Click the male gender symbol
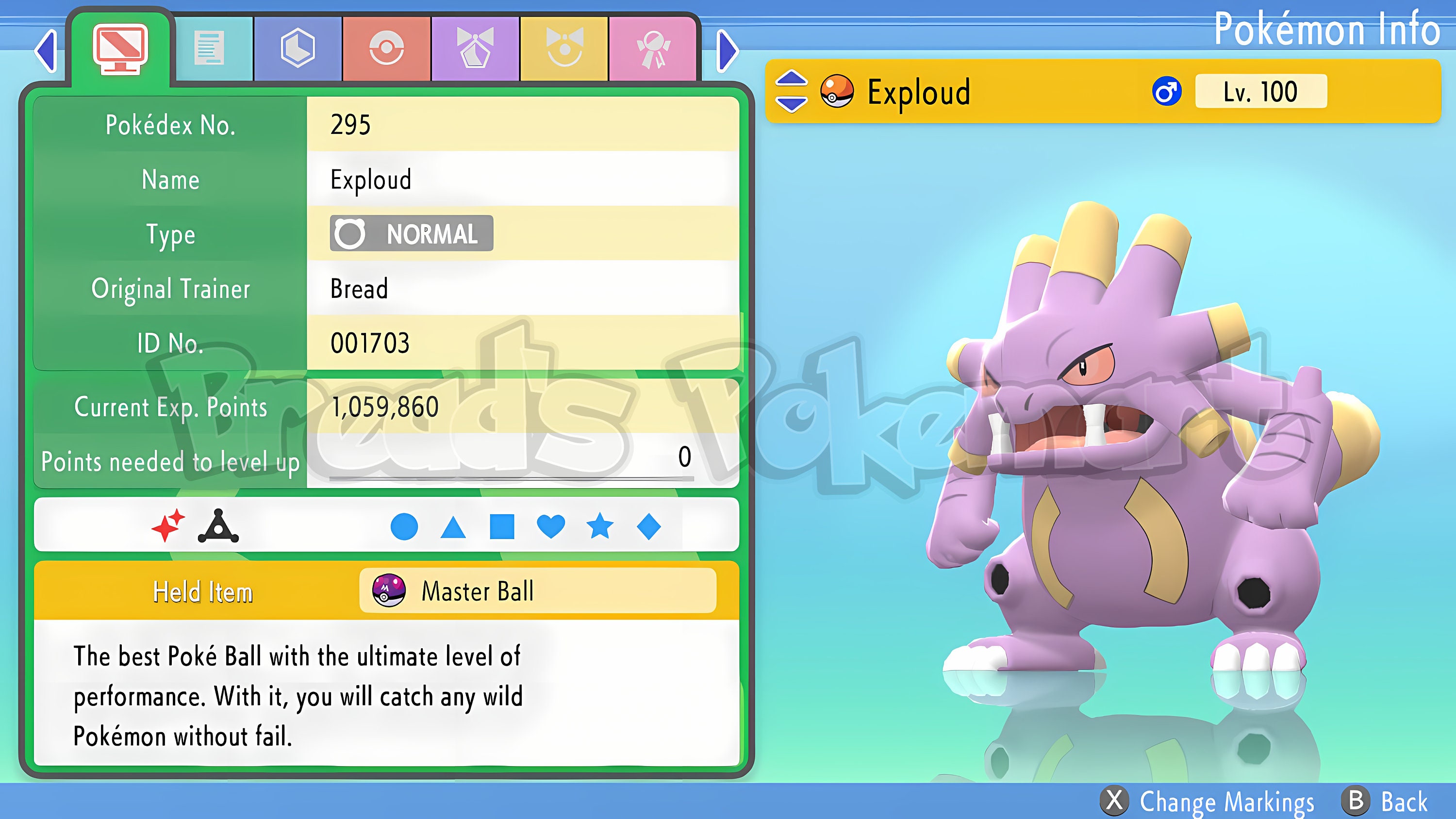Screen dimensions: 1456x819 [1168, 92]
